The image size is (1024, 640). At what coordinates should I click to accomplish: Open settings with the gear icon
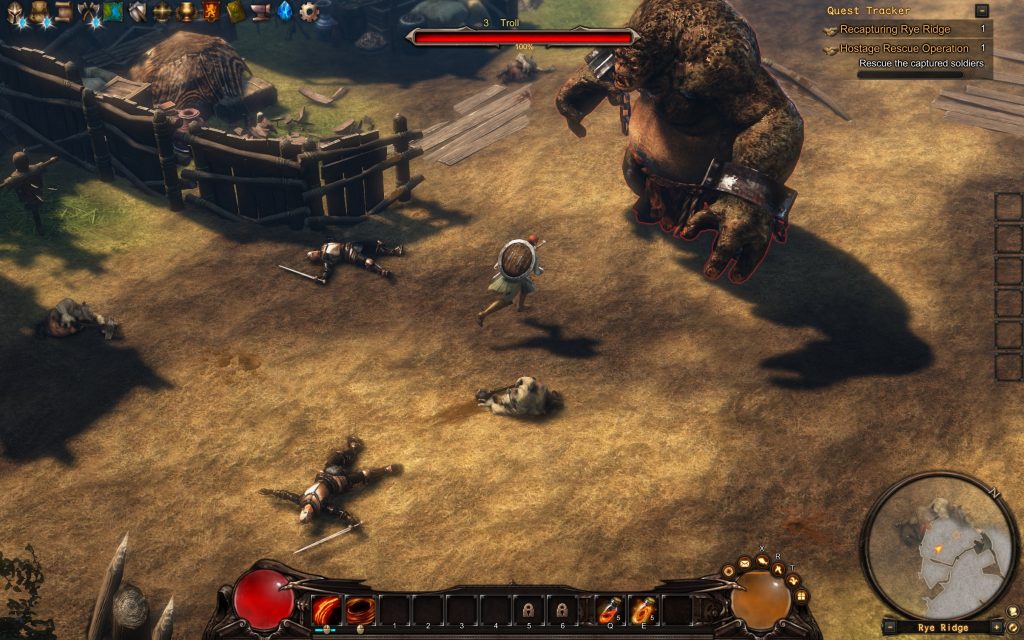(309, 12)
